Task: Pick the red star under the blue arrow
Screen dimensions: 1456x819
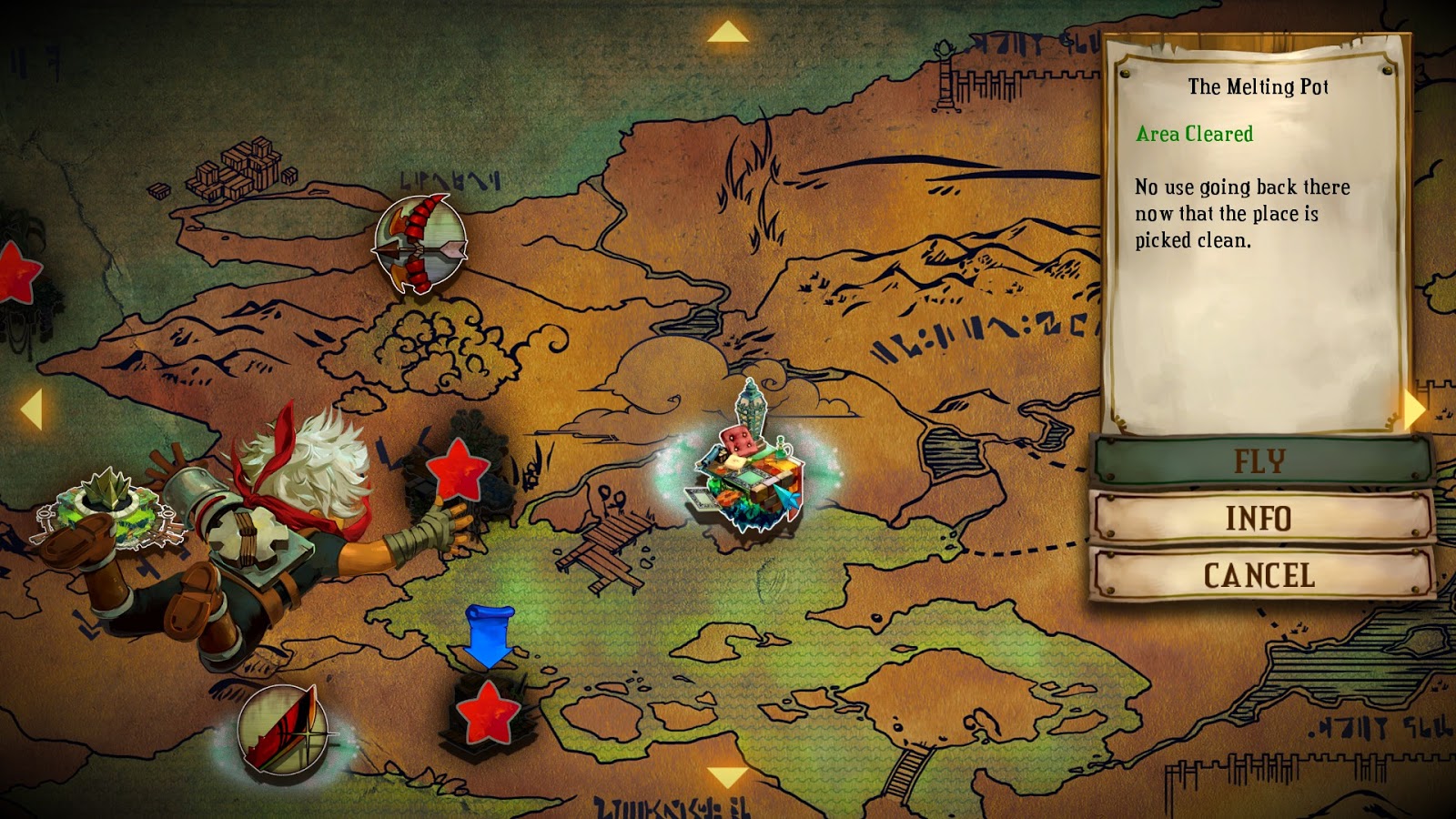Action: point(488,713)
